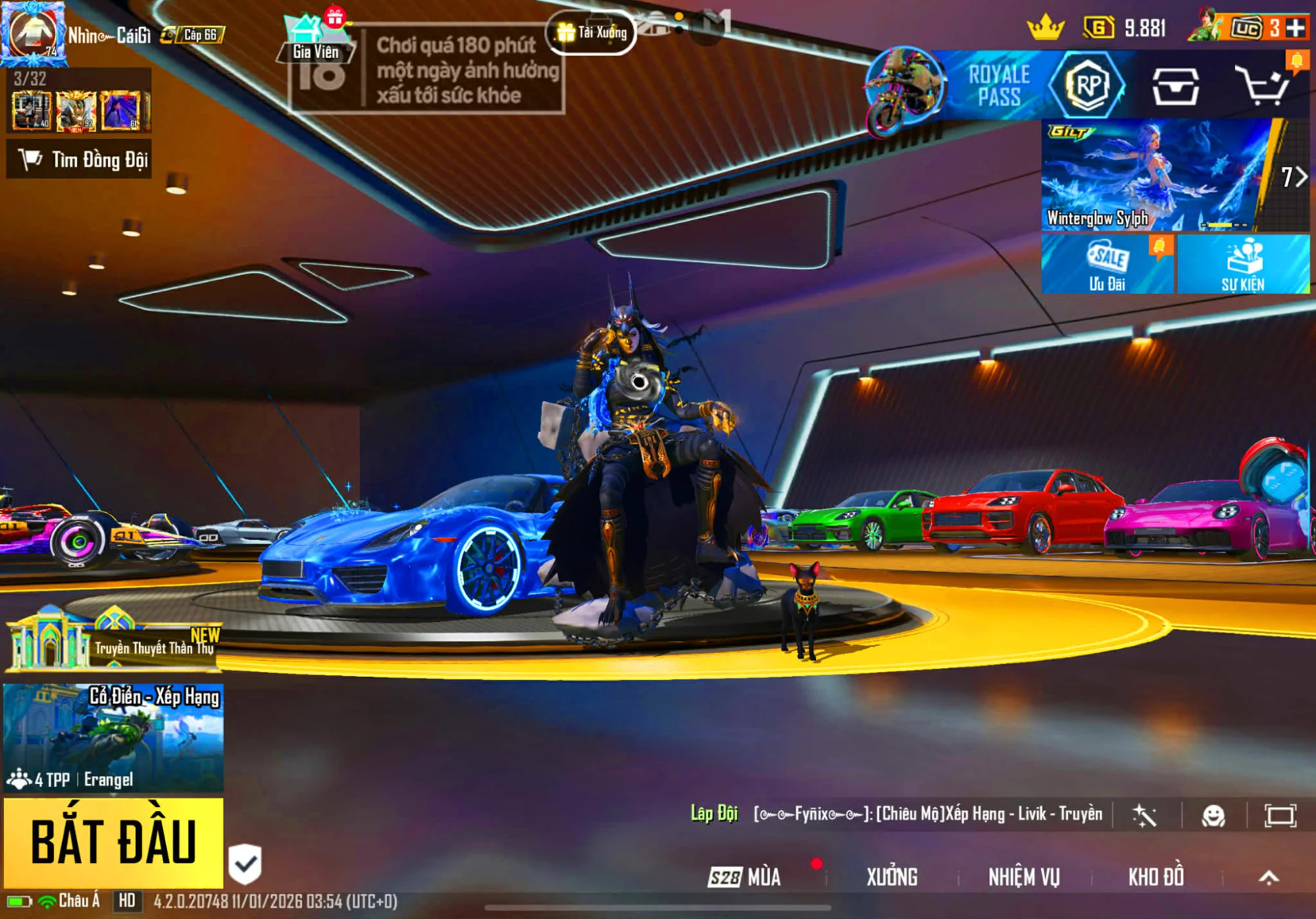Click Tìm Đồng Đội to find teammates

point(80,159)
